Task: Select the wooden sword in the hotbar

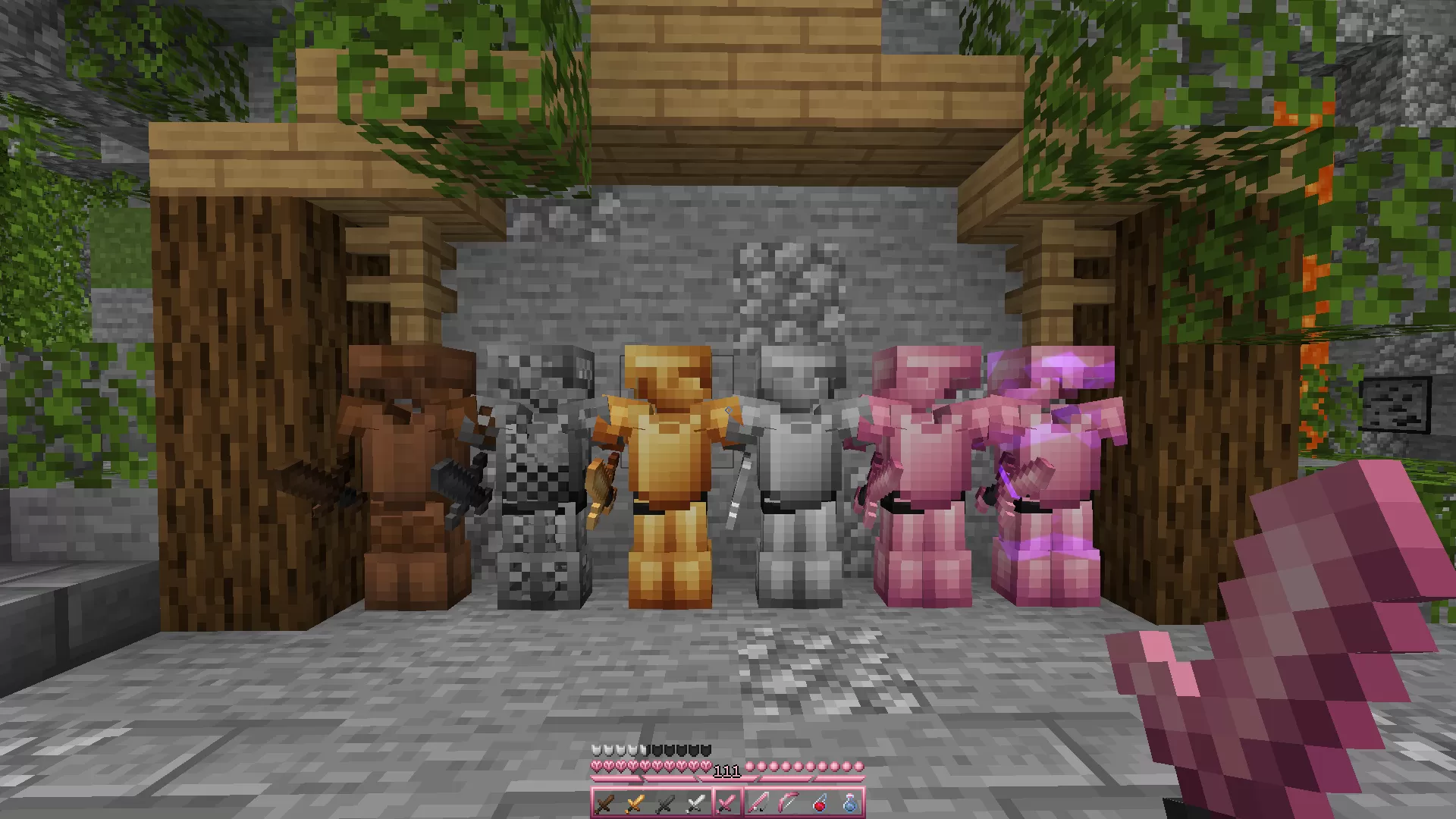Action: (604, 802)
